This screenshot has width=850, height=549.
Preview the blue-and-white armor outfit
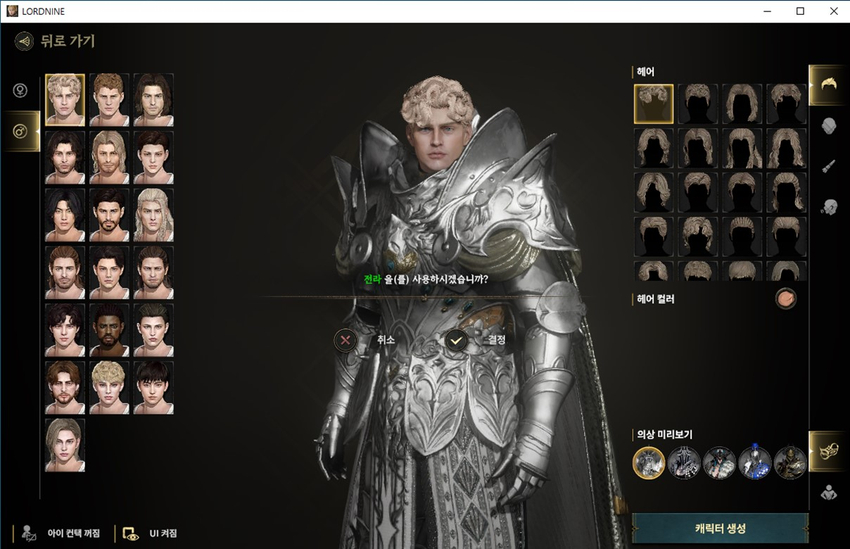click(754, 462)
